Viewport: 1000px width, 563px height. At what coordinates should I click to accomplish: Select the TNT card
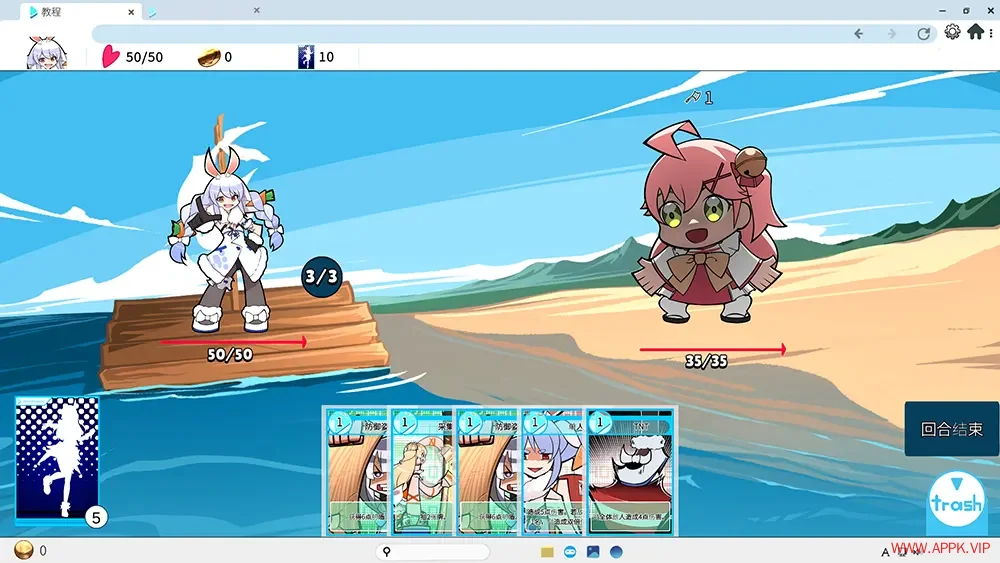point(629,470)
